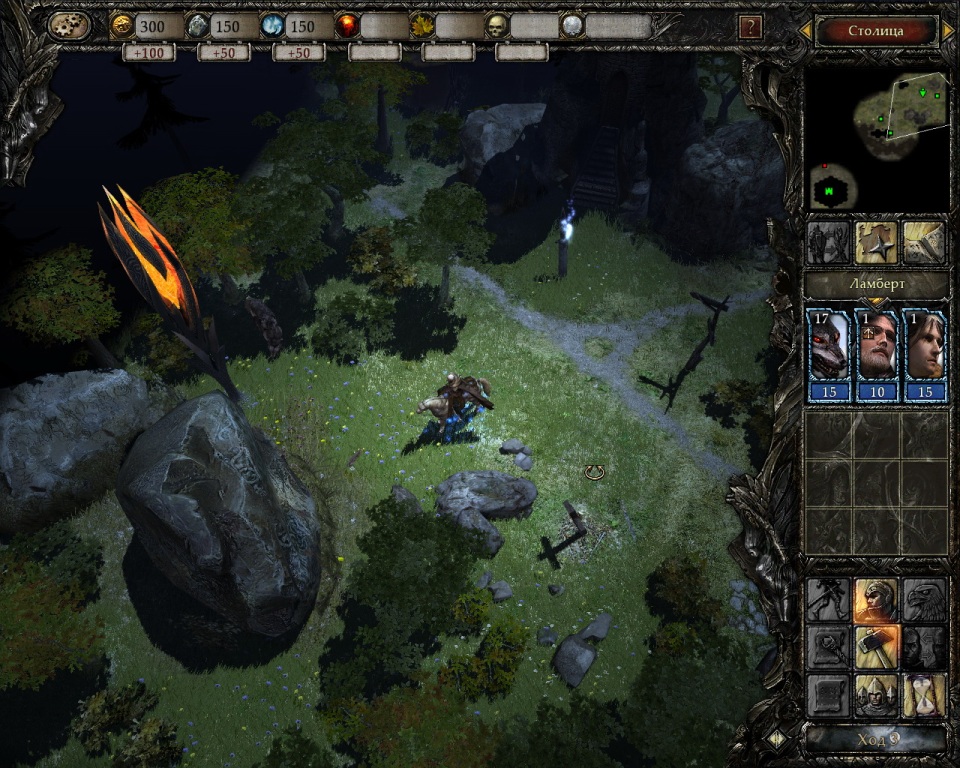Click on the minimap
This screenshot has height=768, width=960.
(x=877, y=139)
